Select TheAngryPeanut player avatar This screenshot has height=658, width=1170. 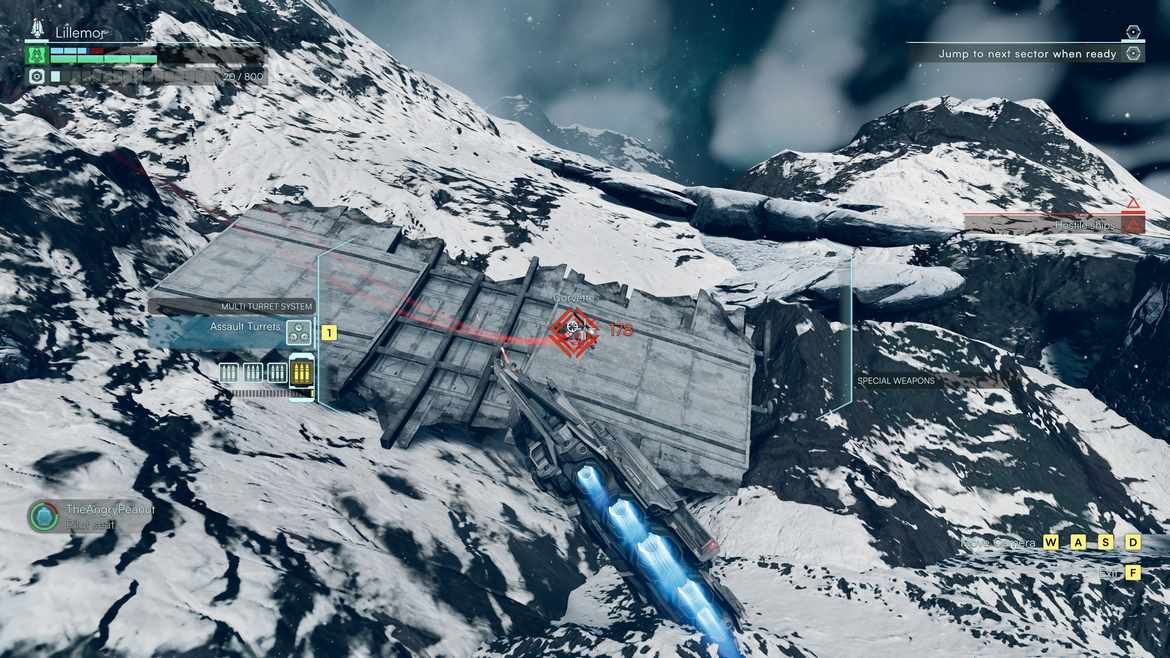point(43,516)
